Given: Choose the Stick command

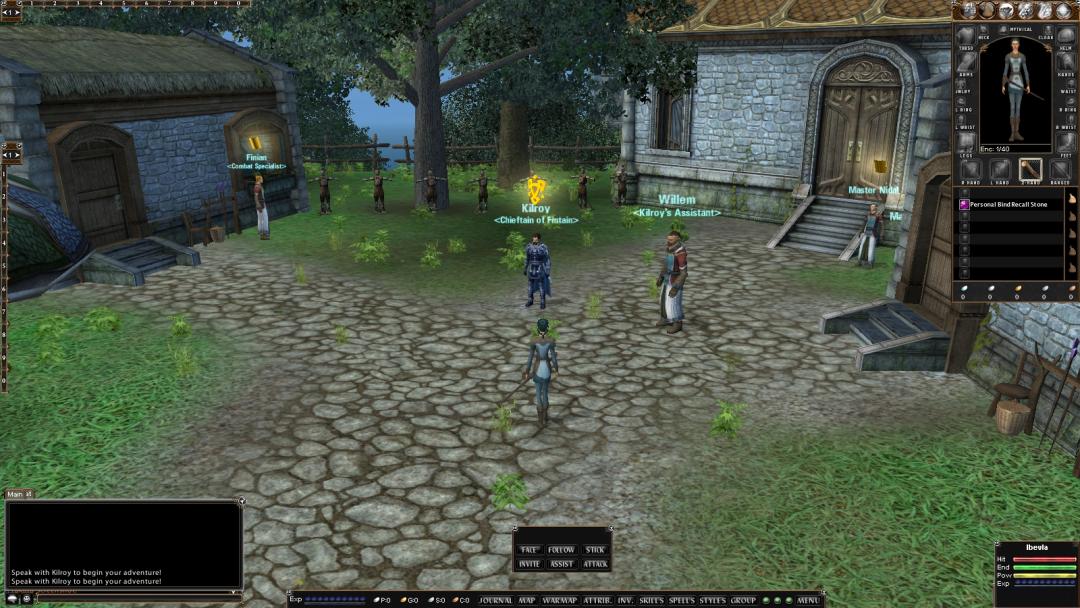Looking at the screenshot, I should pyautogui.click(x=595, y=550).
